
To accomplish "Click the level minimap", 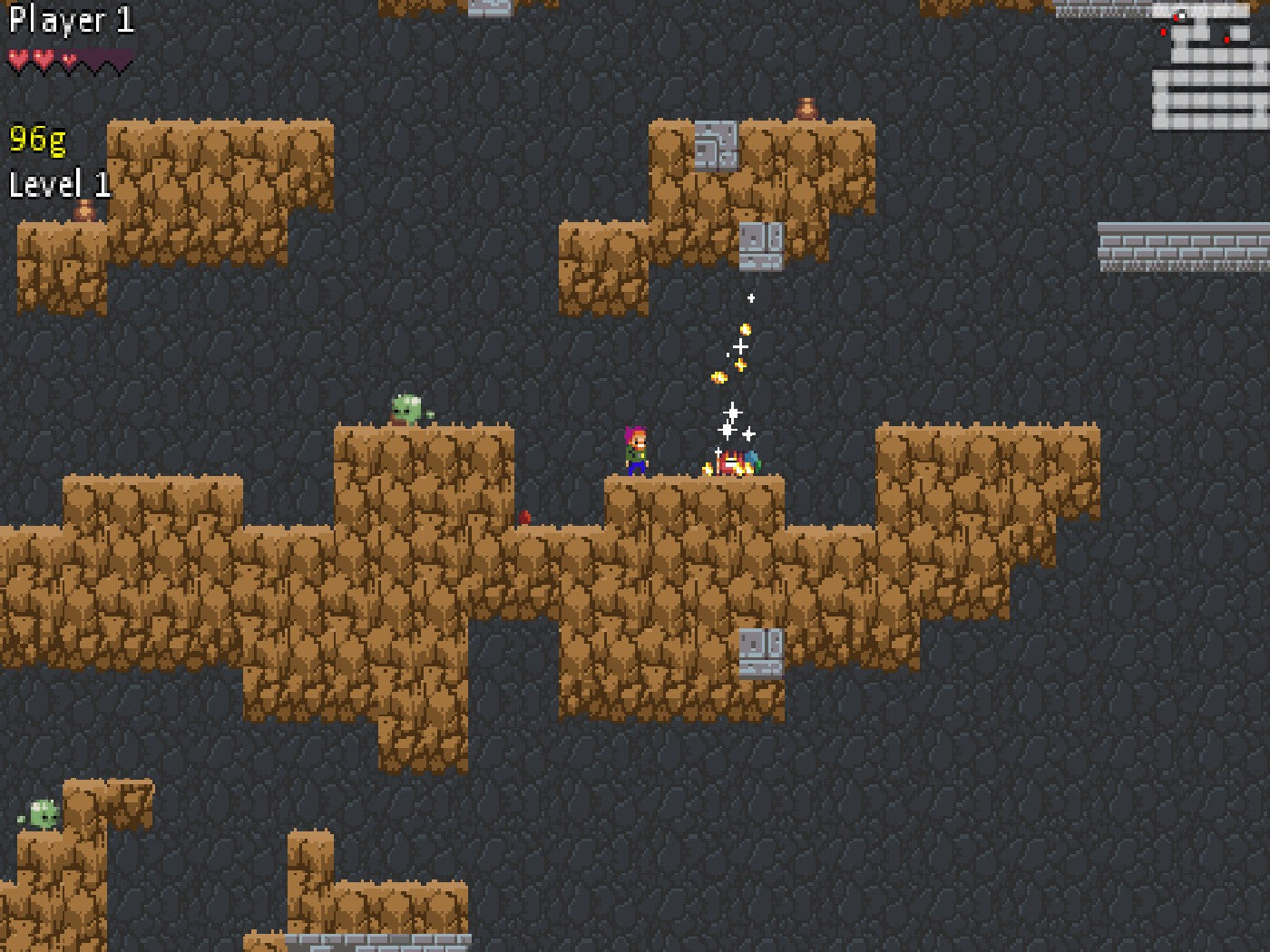I will tap(1209, 66).
